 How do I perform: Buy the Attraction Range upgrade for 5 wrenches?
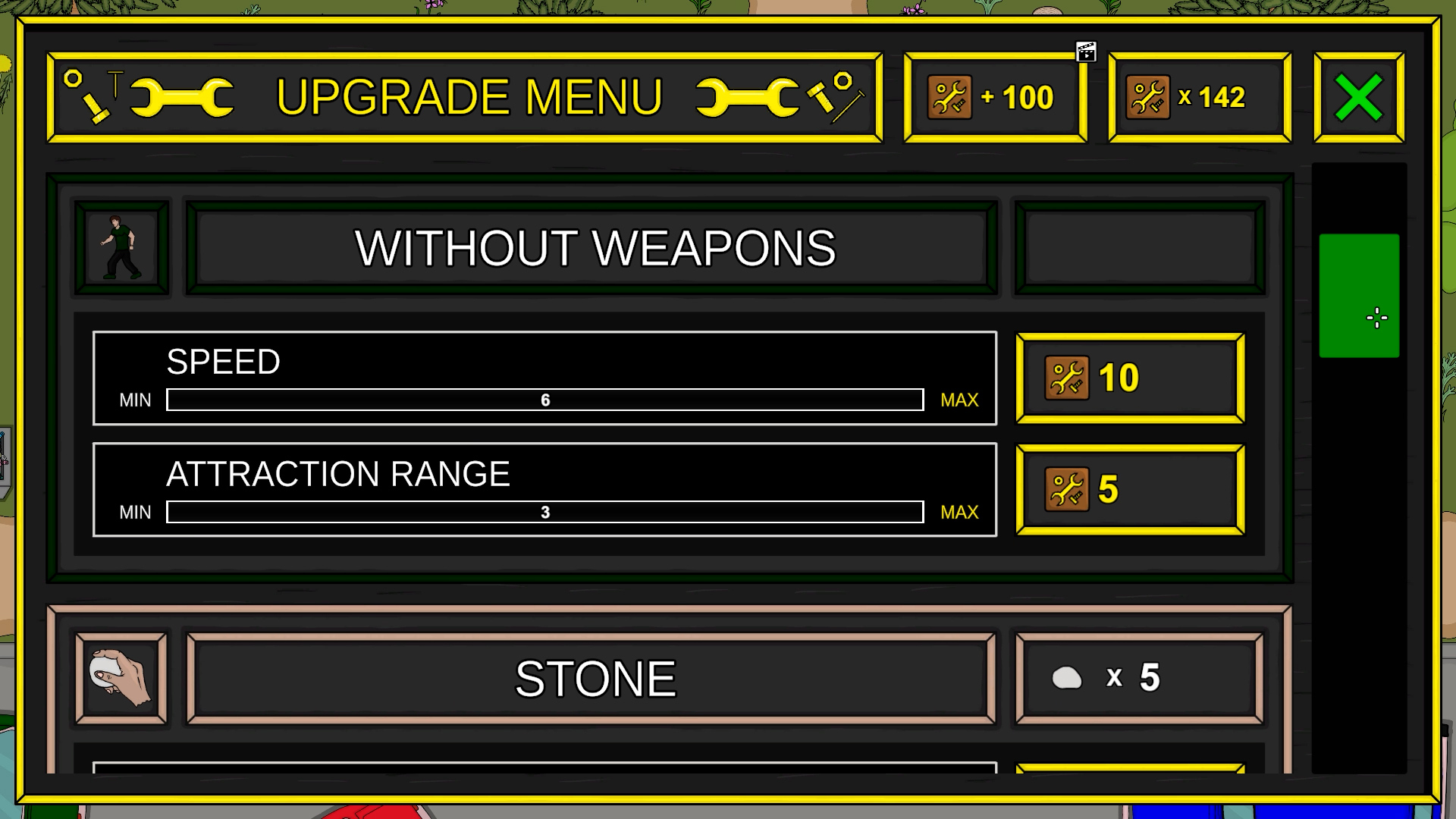(x=1130, y=489)
